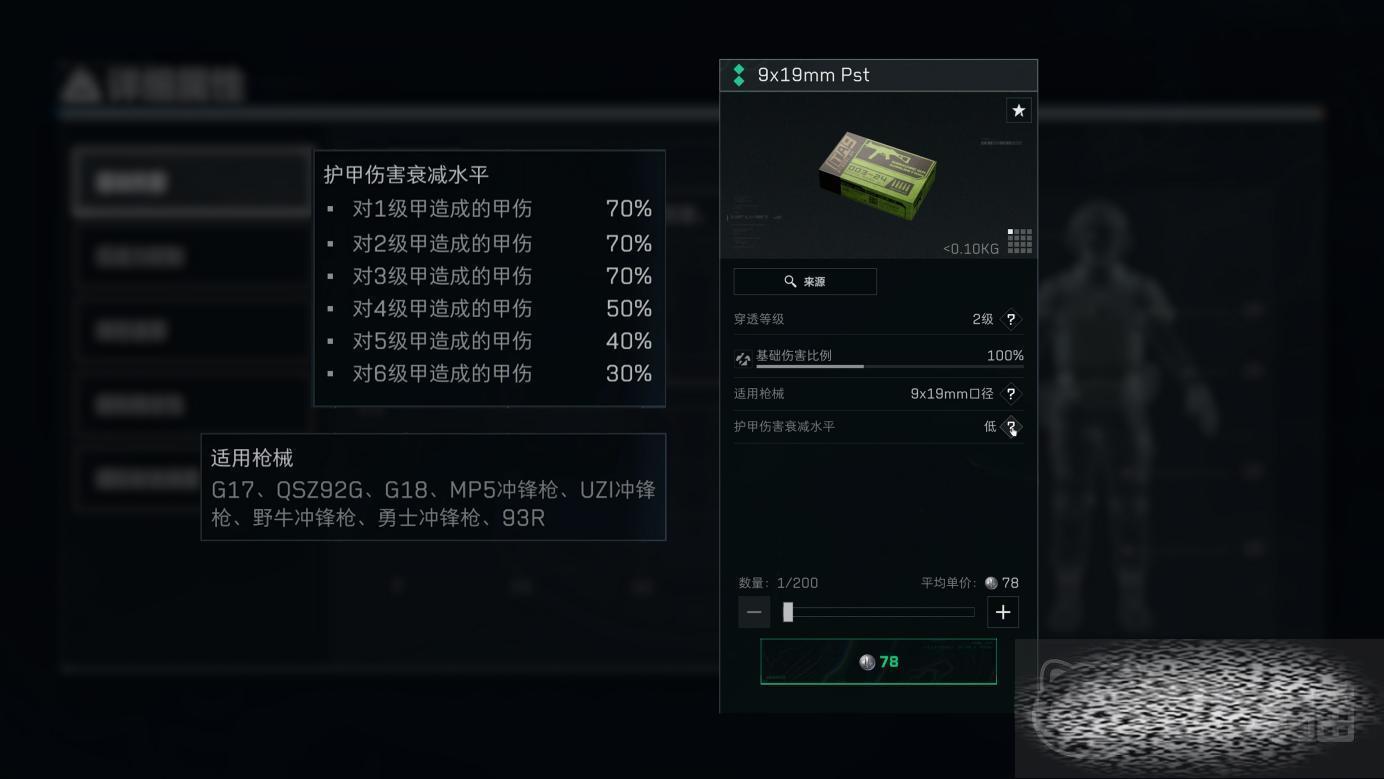The height and width of the screenshot is (779, 1384).
Task: Decrease purchase quantity with minus button
Action: [x=754, y=612]
